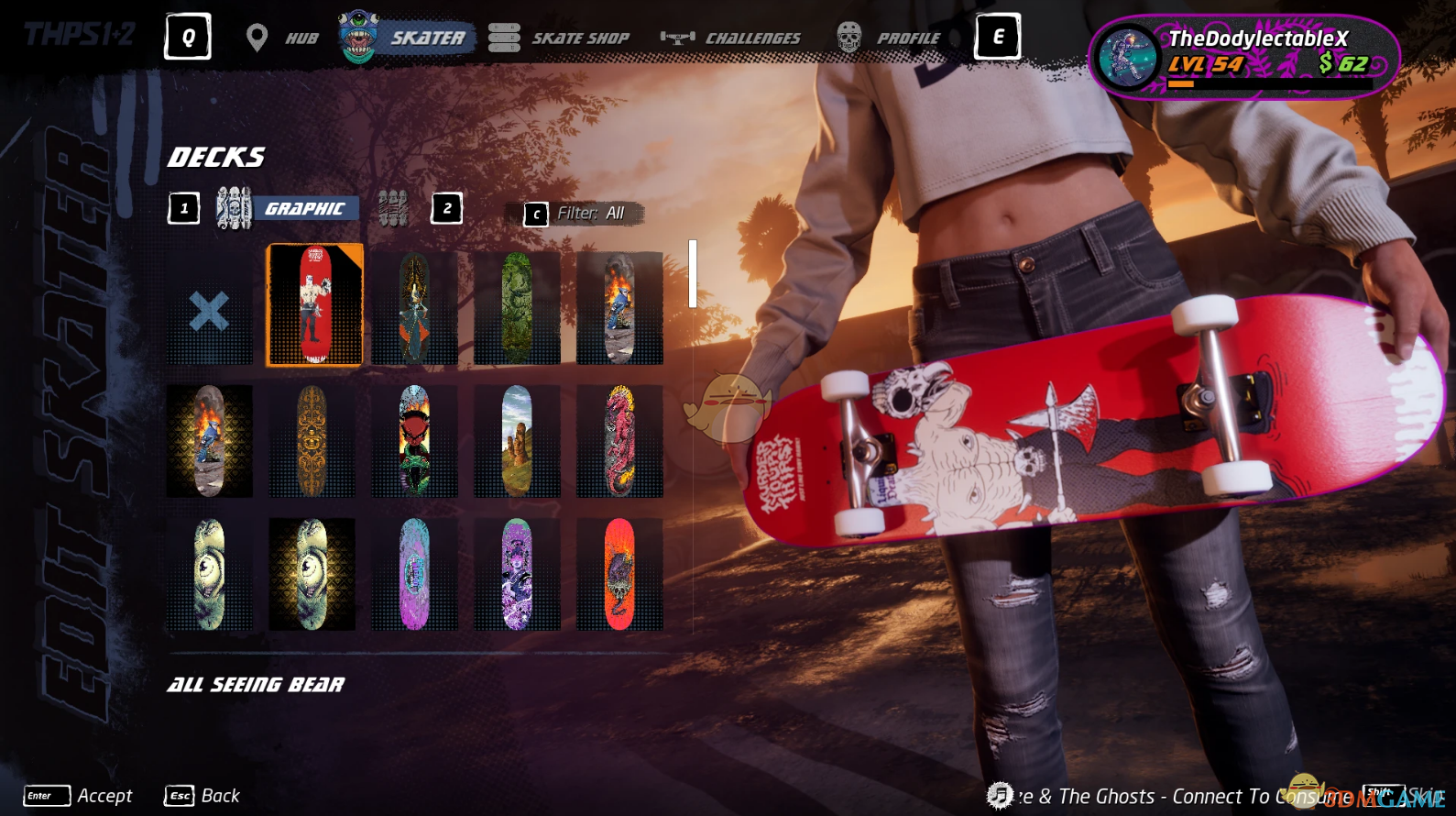This screenshot has height=816, width=1456.
Task: Pick the Moai stone statue deck
Action: click(x=517, y=441)
